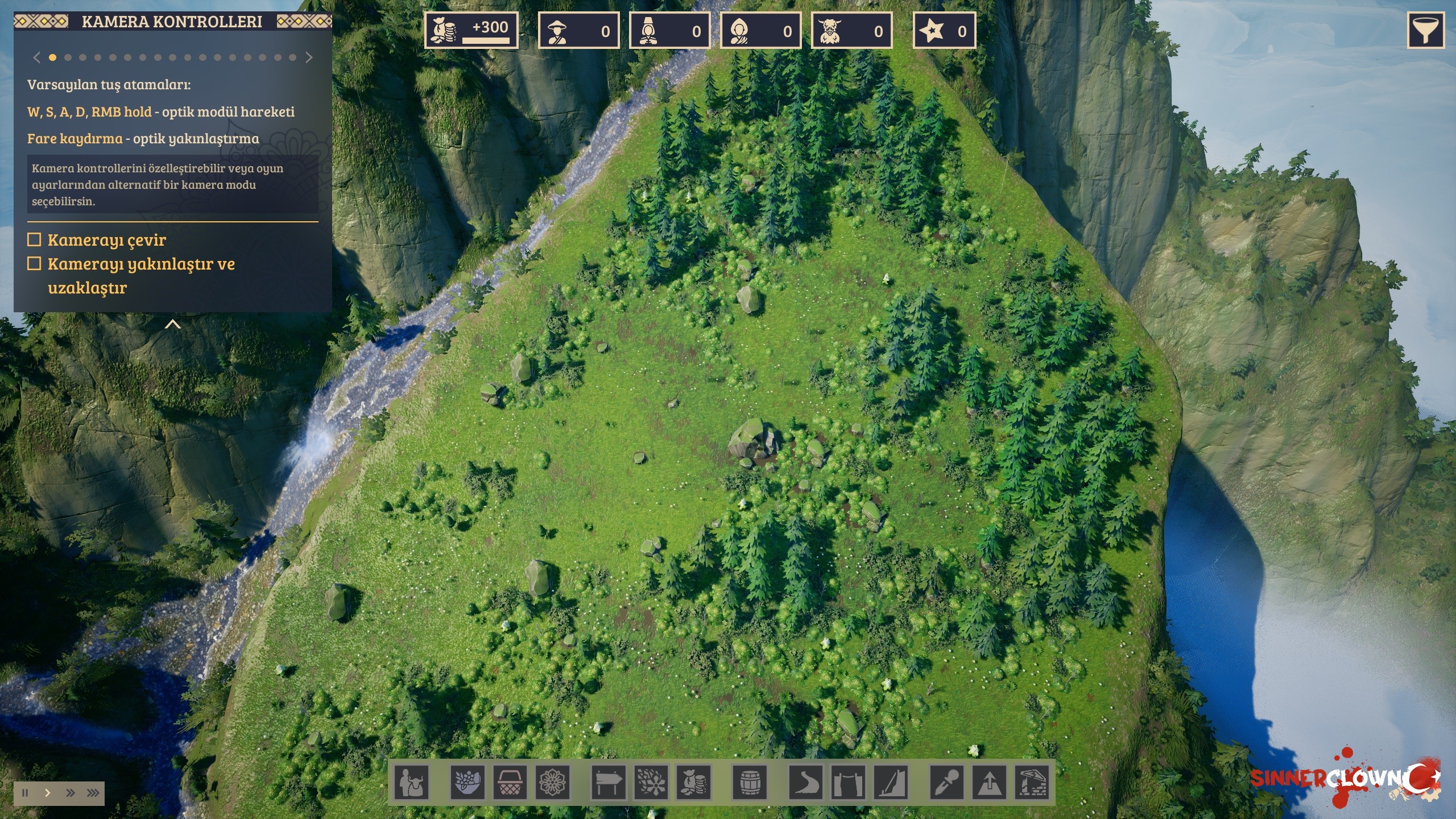The width and height of the screenshot is (1456, 819).
Task: Choose the wooden signpost tool
Action: (609, 783)
